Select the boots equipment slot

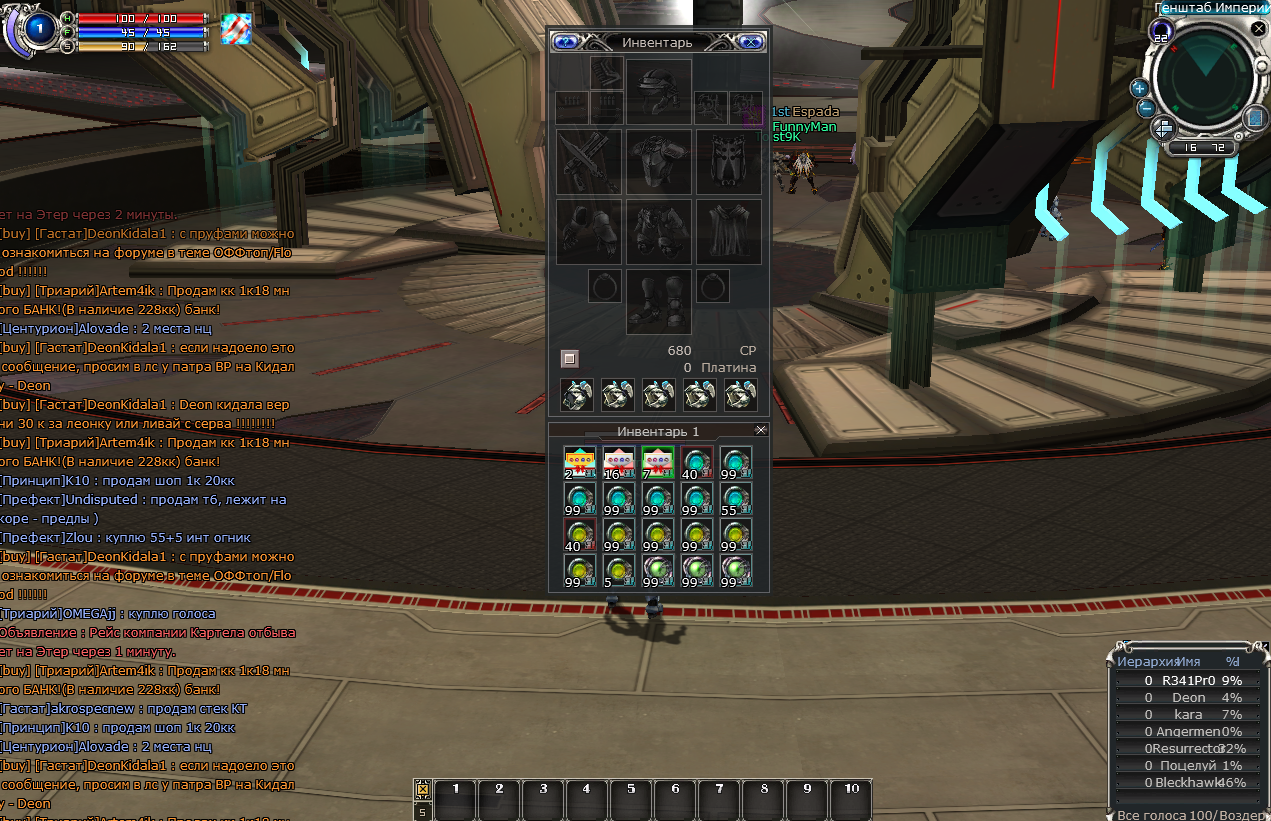point(659,301)
